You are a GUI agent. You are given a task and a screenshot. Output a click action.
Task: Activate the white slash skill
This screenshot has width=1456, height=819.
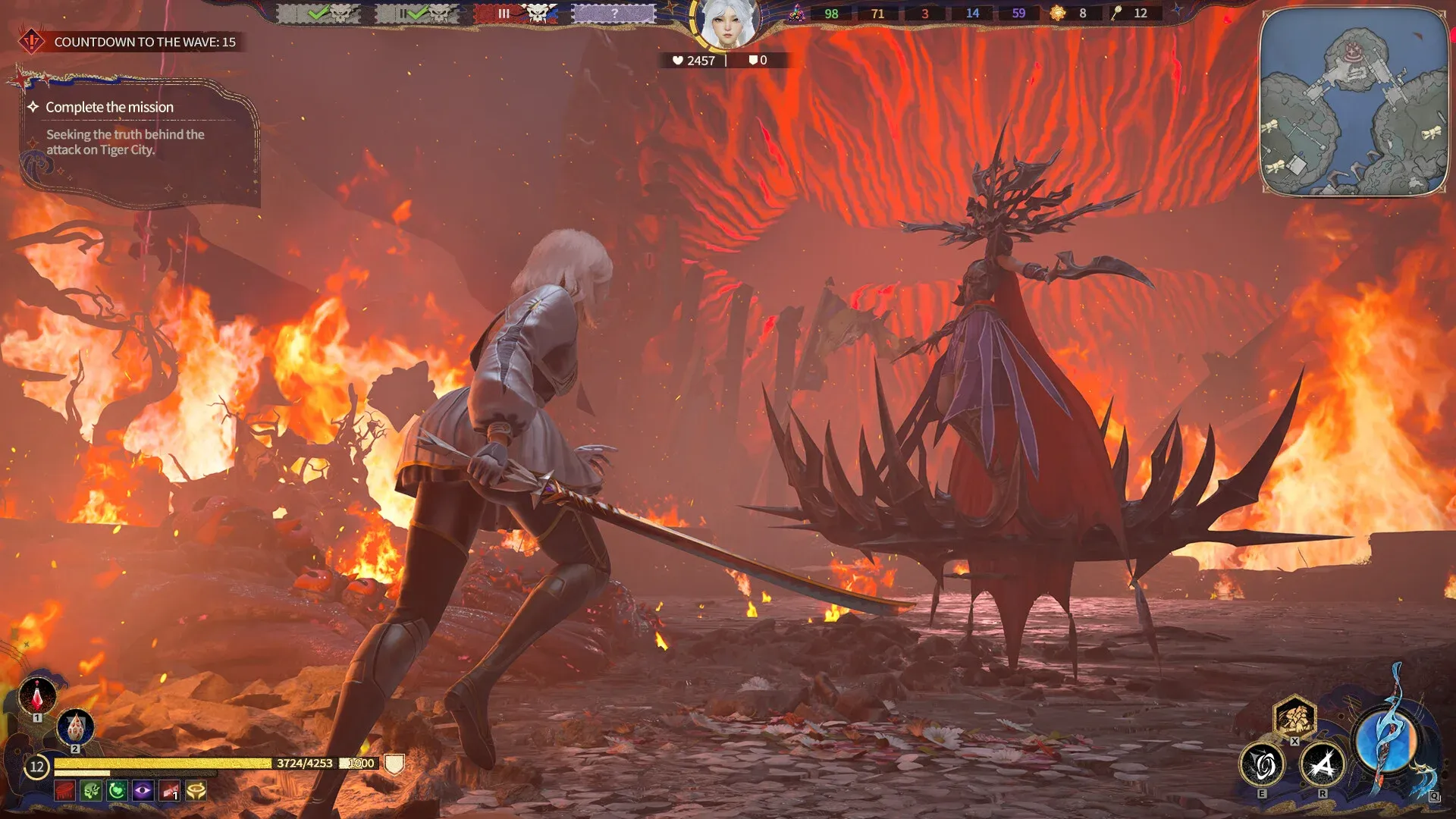[1323, 764]
